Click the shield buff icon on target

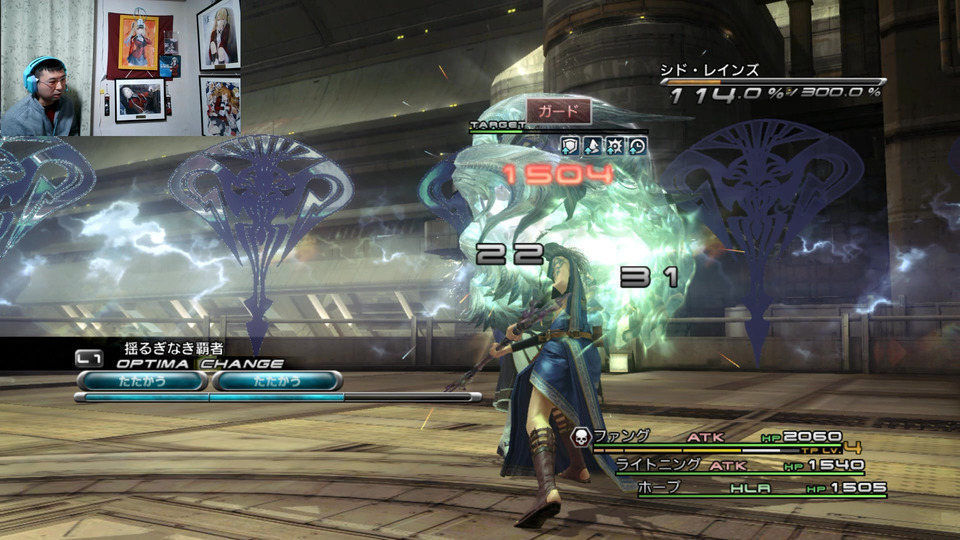click(569, 146)
